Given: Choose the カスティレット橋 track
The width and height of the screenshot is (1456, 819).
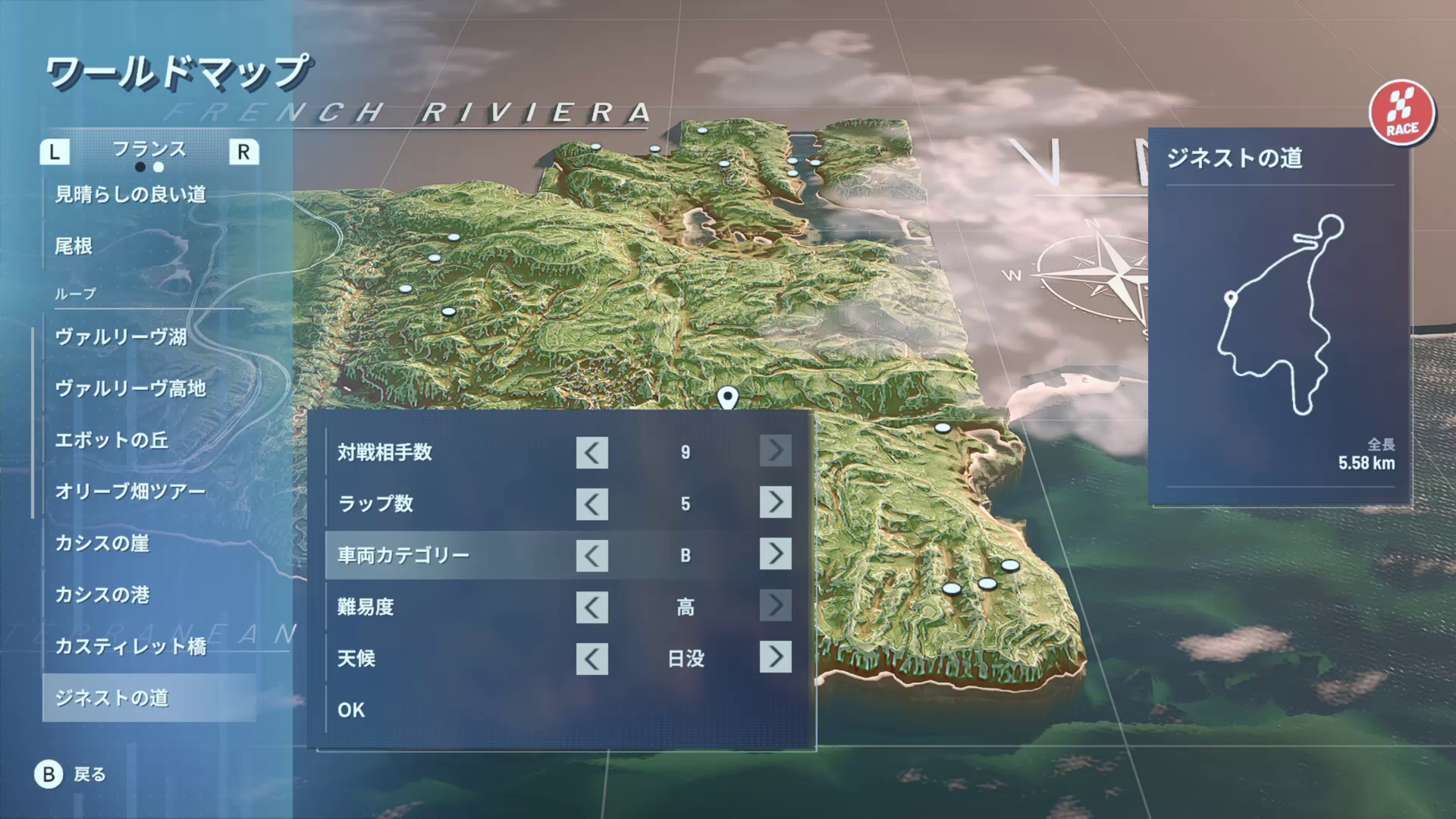Looking at the screenshot, I should [130, 646].
